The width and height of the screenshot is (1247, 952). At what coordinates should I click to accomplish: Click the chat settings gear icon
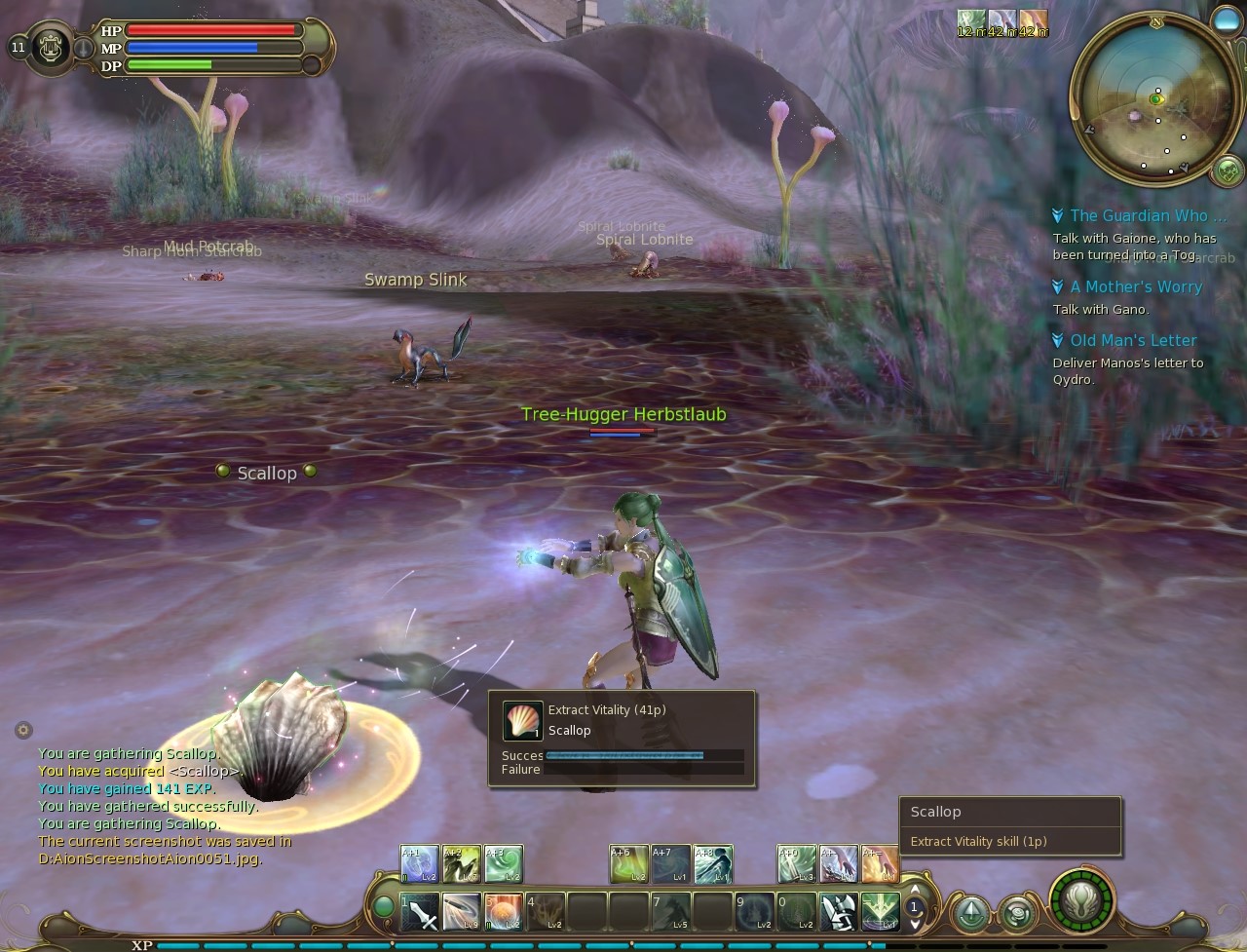pos(24,730)
